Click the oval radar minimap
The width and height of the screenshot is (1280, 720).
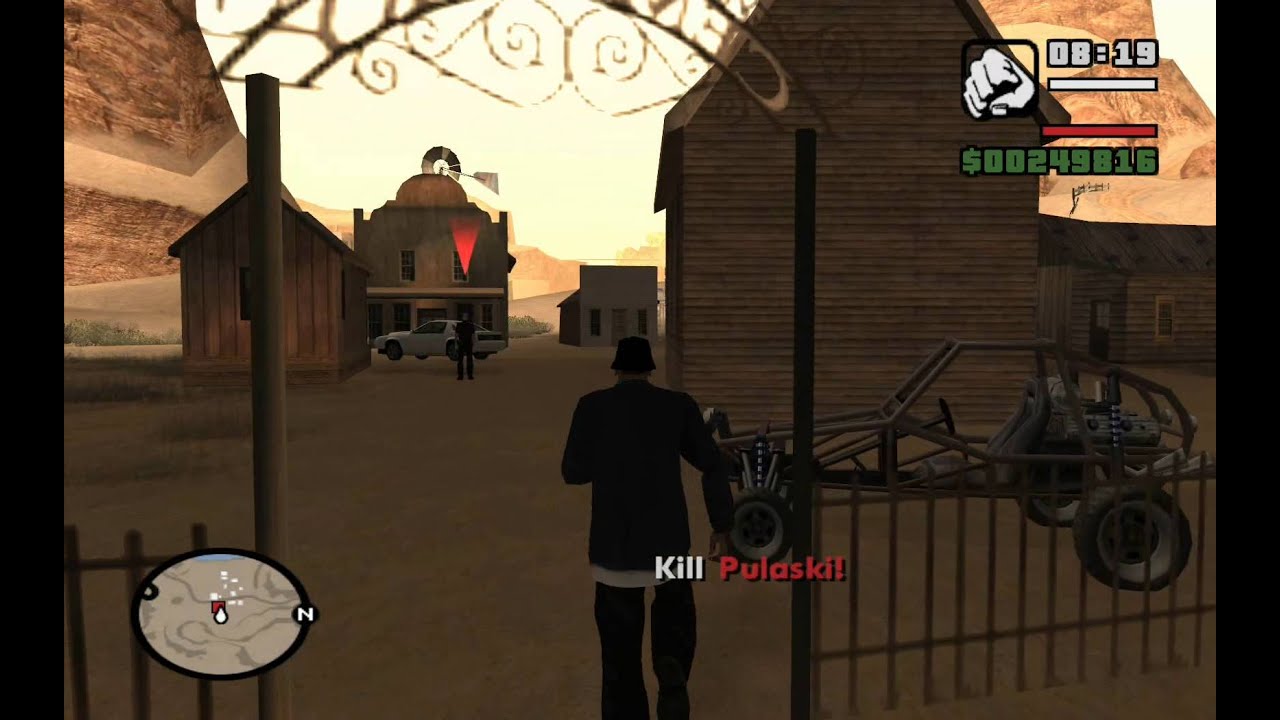coord(220,613)
